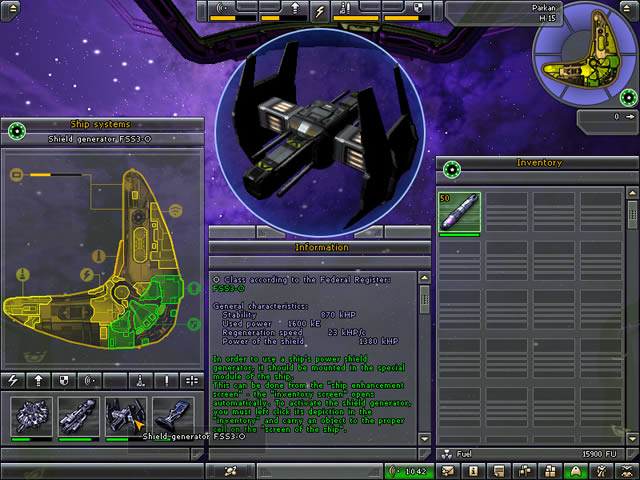The width and height of the screenshot is (640, 480).
Task: Open the radar wave filter button
Action: 91,380
